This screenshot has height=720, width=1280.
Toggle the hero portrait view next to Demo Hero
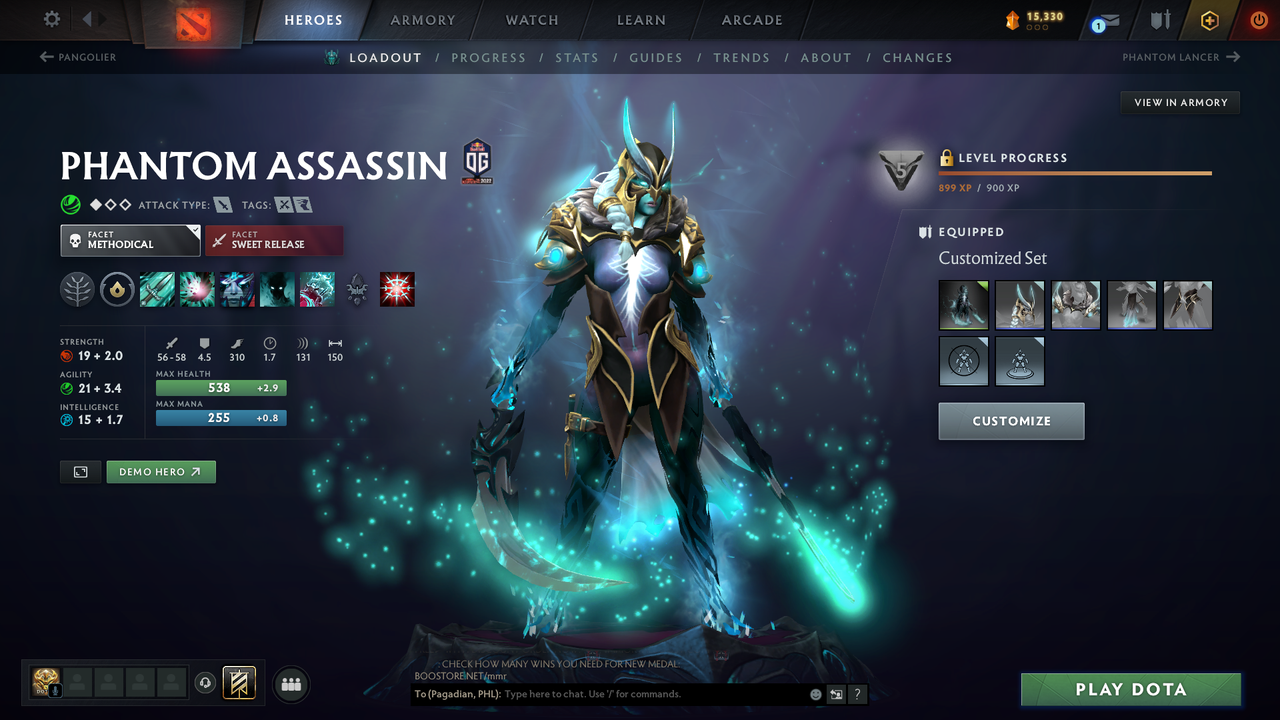click(80, 471)
